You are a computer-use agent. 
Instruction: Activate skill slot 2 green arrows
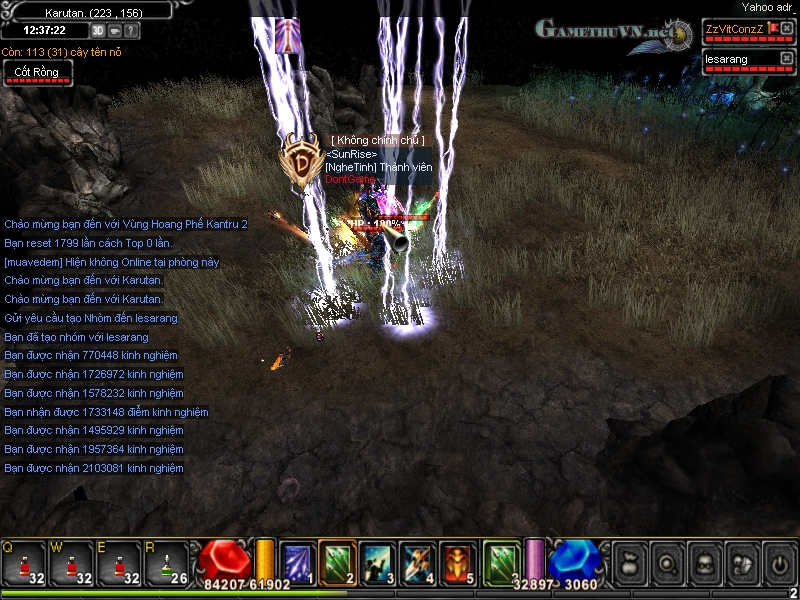click(x=338, y=562)
